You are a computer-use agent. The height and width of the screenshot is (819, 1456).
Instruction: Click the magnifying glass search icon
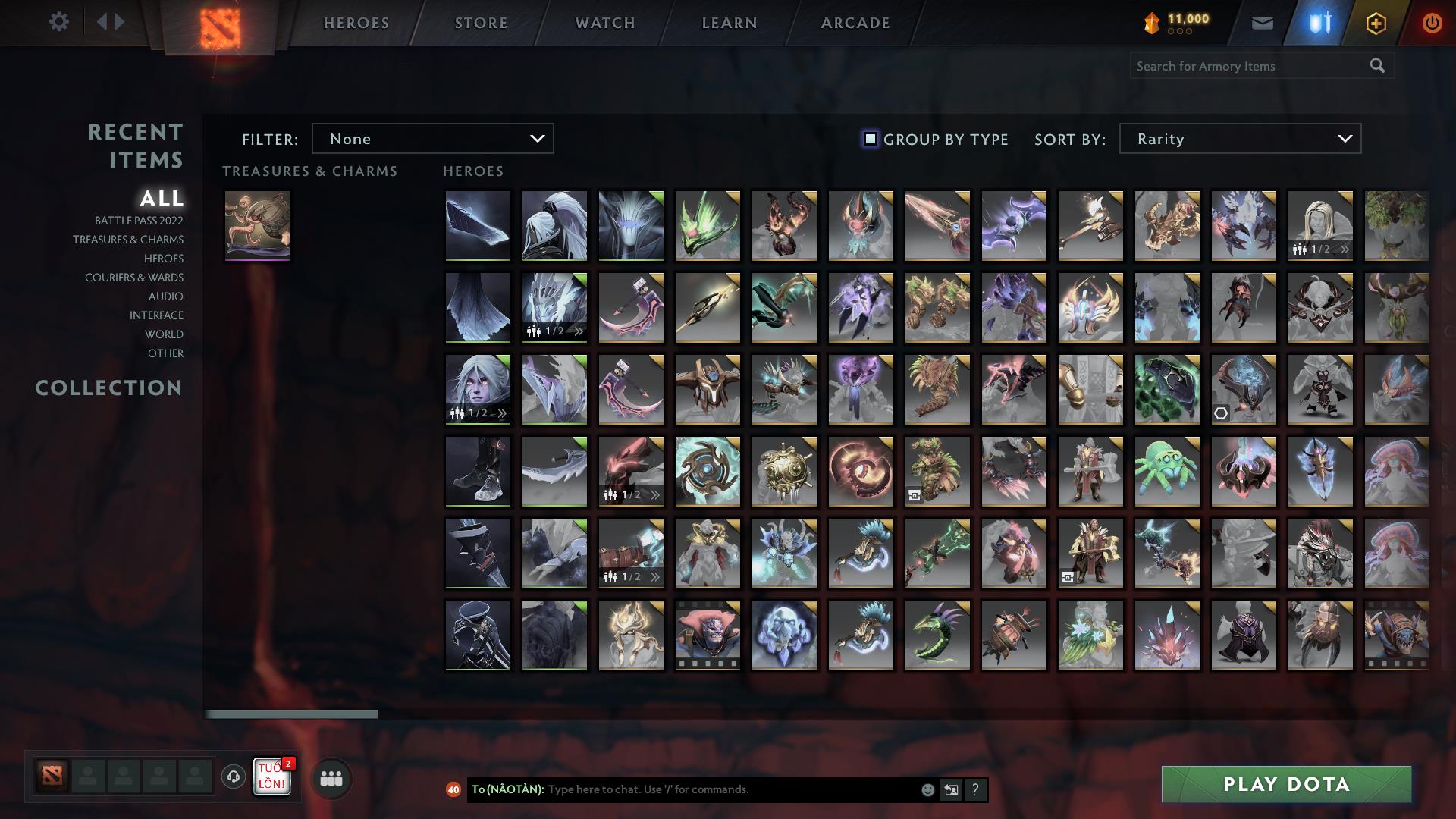(x=1376, y=66)
